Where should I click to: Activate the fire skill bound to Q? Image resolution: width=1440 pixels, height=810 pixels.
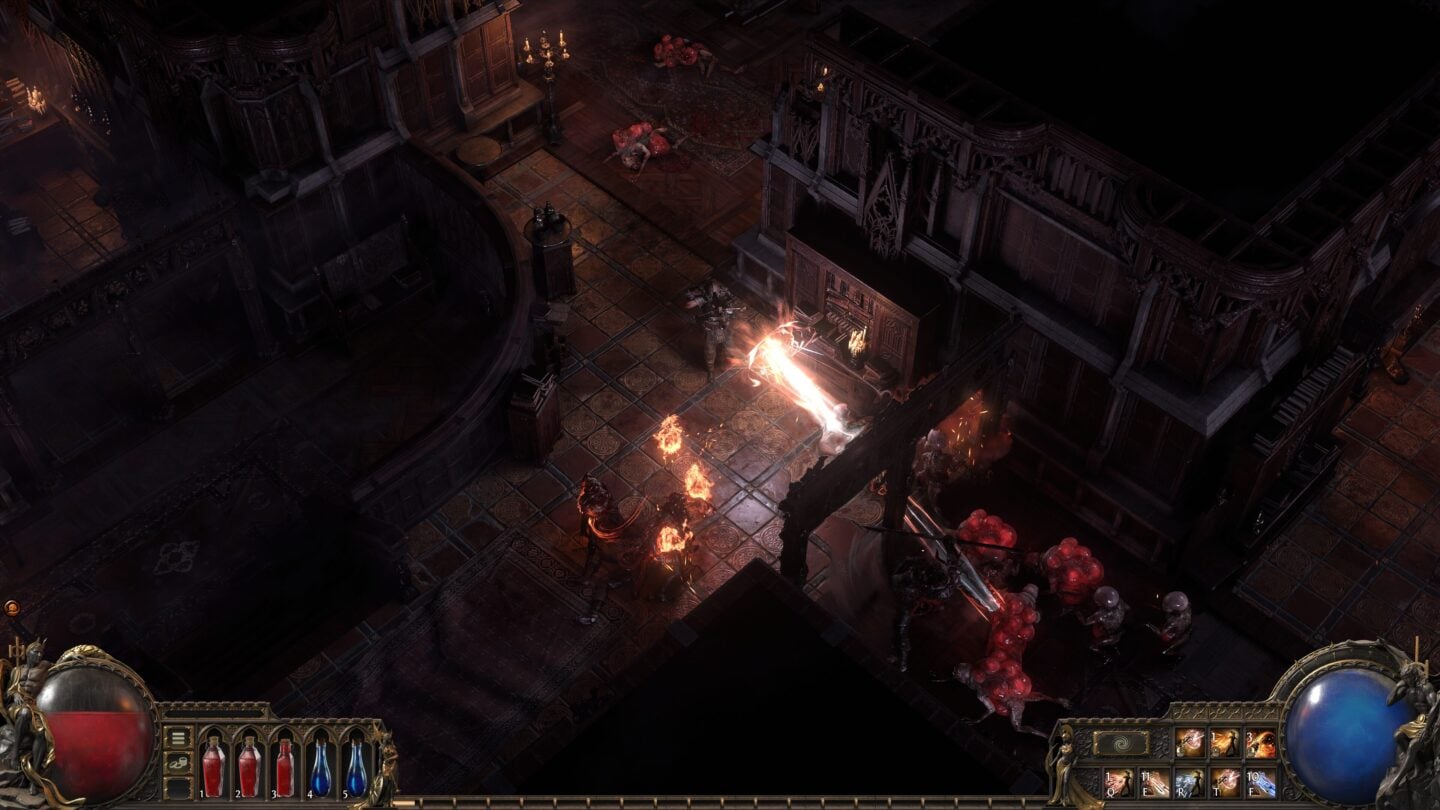pyautogui.click(x=1118, y=782)
